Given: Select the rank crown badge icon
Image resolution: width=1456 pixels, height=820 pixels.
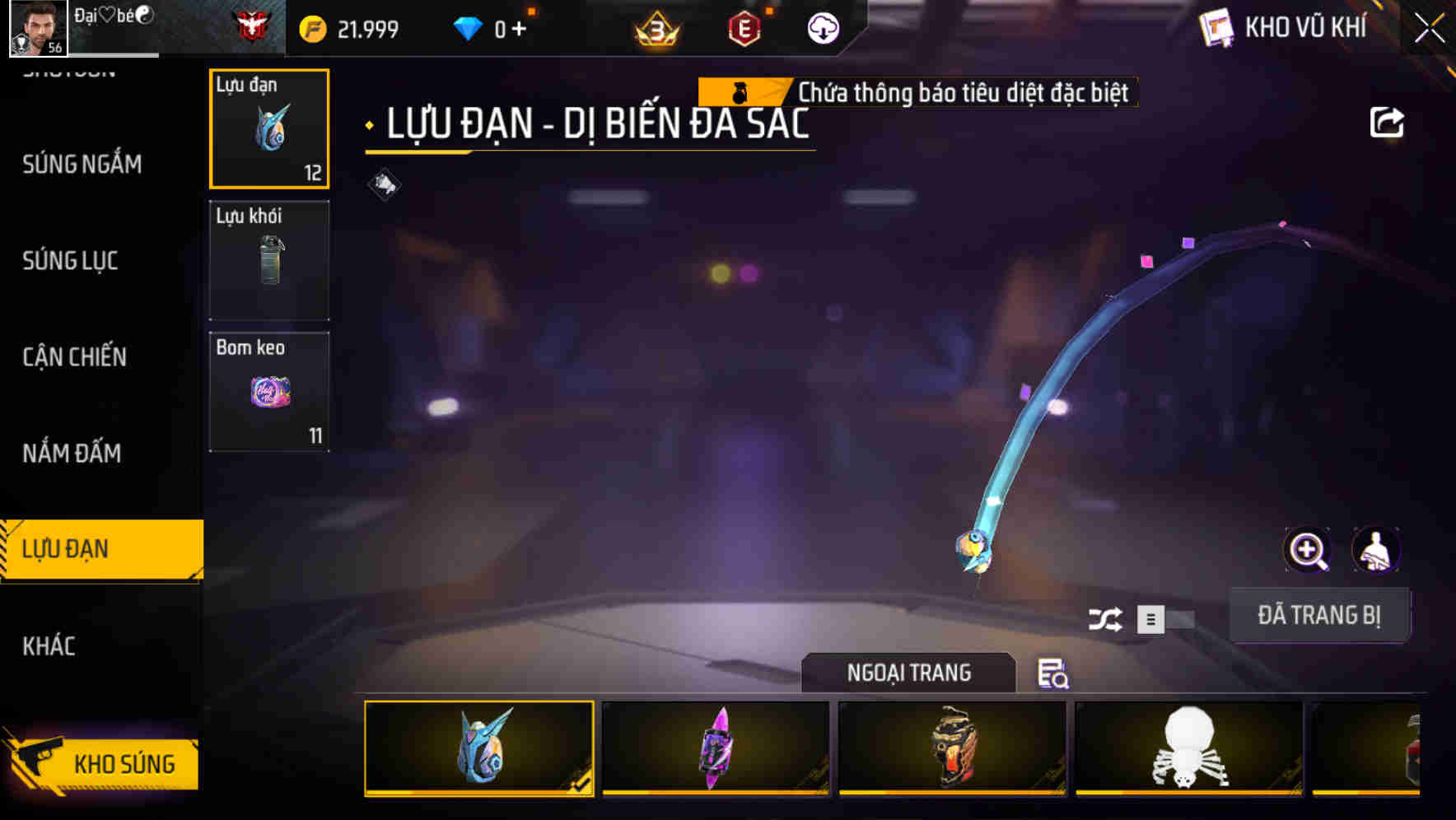Looking at the screenshot, I should [655, 28].
